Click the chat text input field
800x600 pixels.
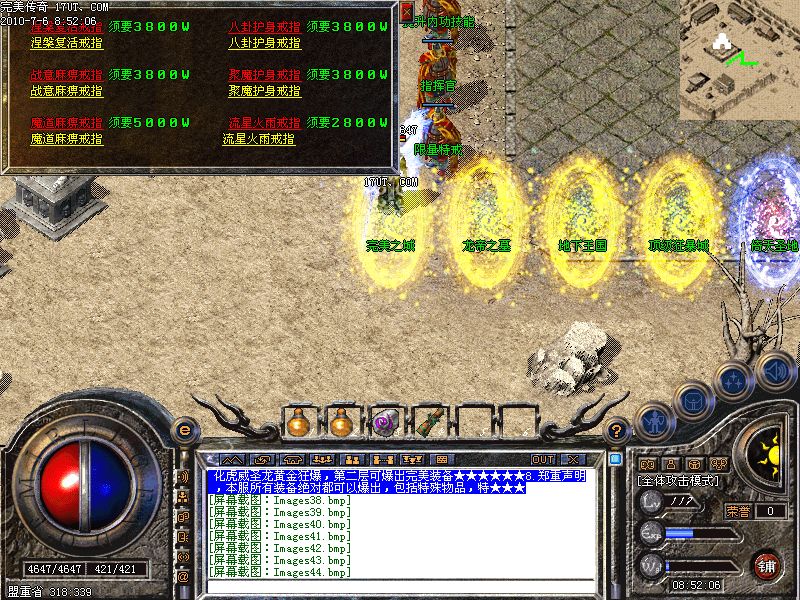tap(400, 587)
